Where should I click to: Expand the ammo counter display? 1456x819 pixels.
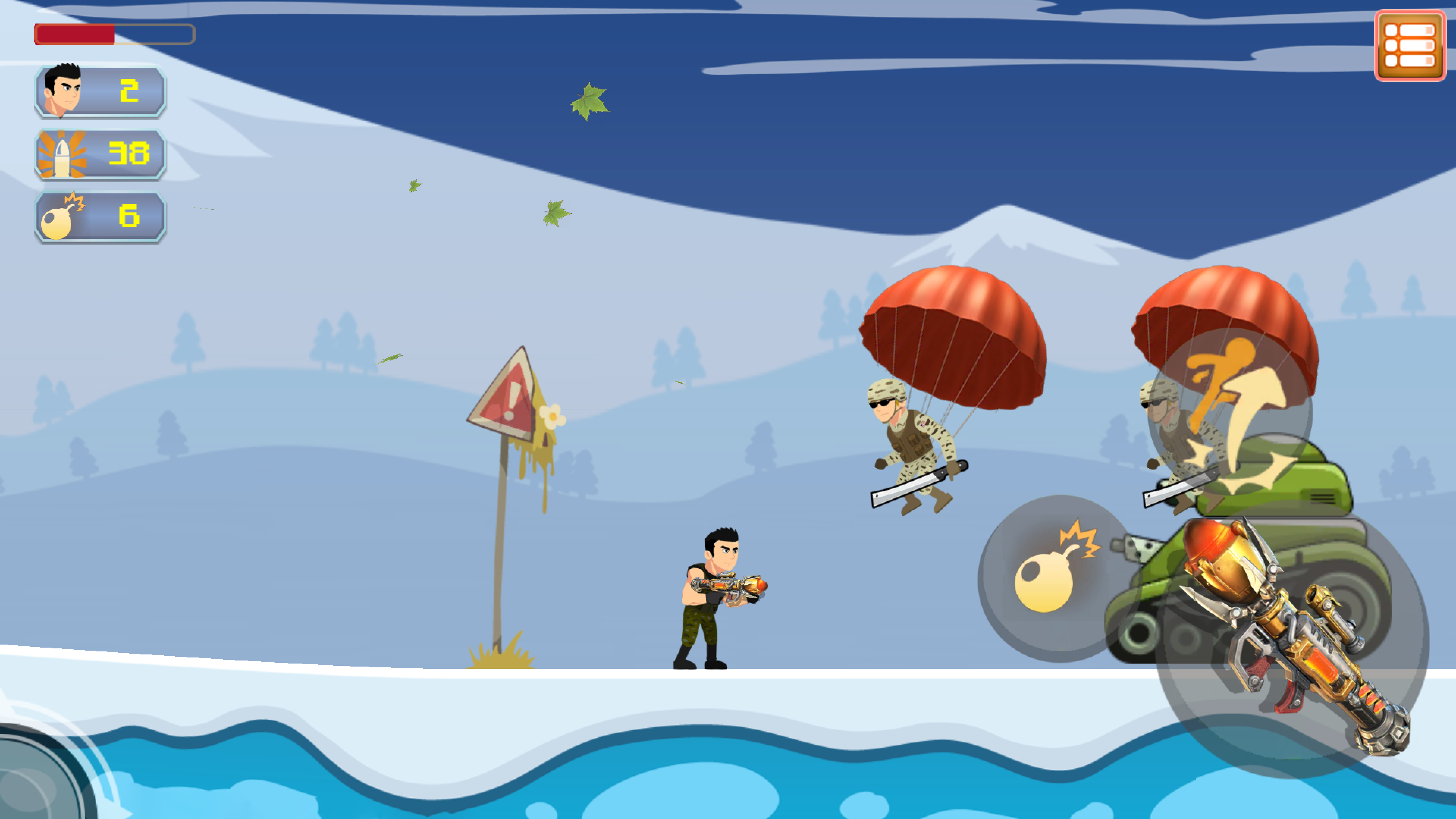click(x=99, y=154)
